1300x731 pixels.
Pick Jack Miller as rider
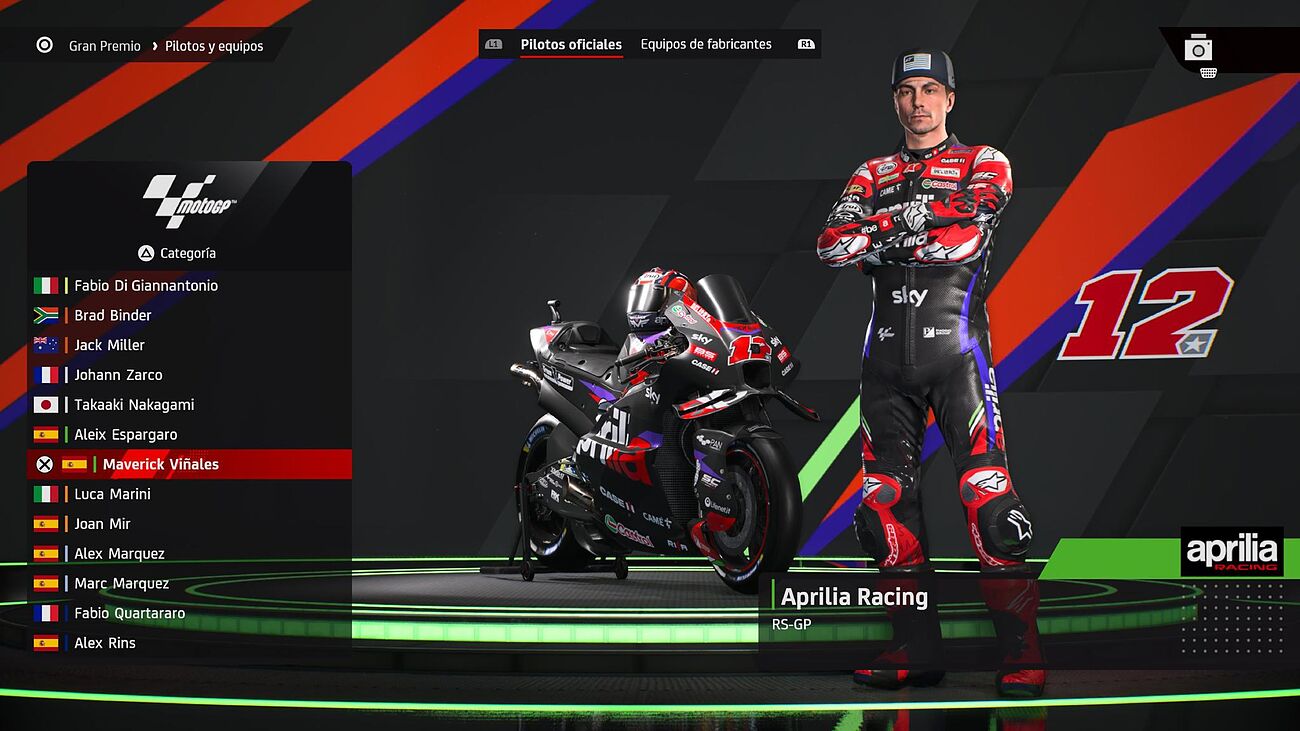109,345
